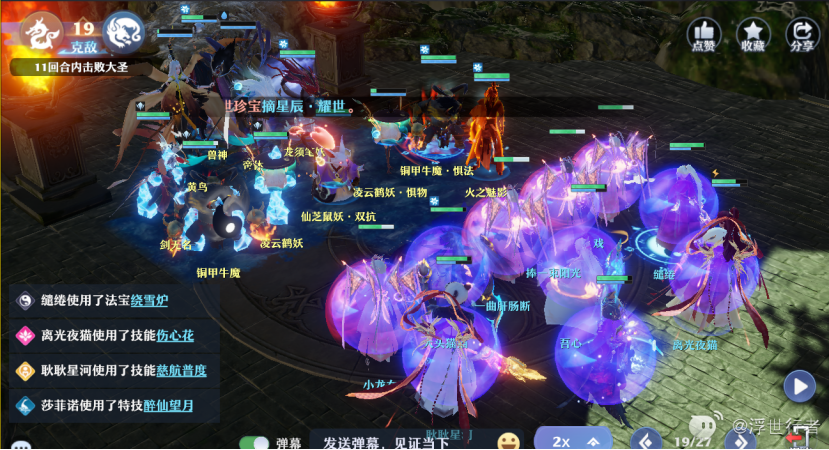
Task: Click the 收藏 star favorite button
Action: coord(752,33)
